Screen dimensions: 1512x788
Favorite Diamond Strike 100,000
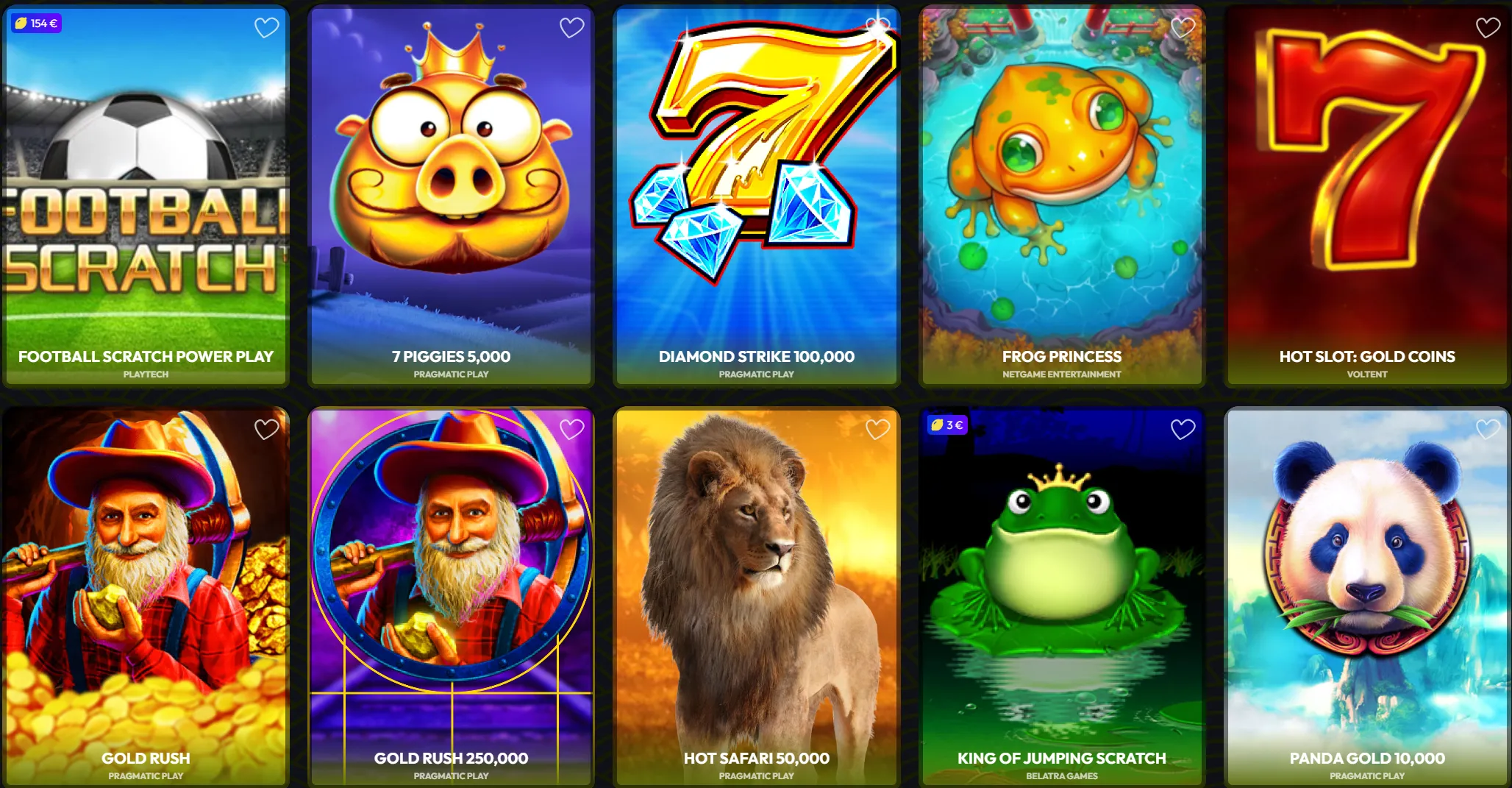pyautogui.click(x=877, y=27)
